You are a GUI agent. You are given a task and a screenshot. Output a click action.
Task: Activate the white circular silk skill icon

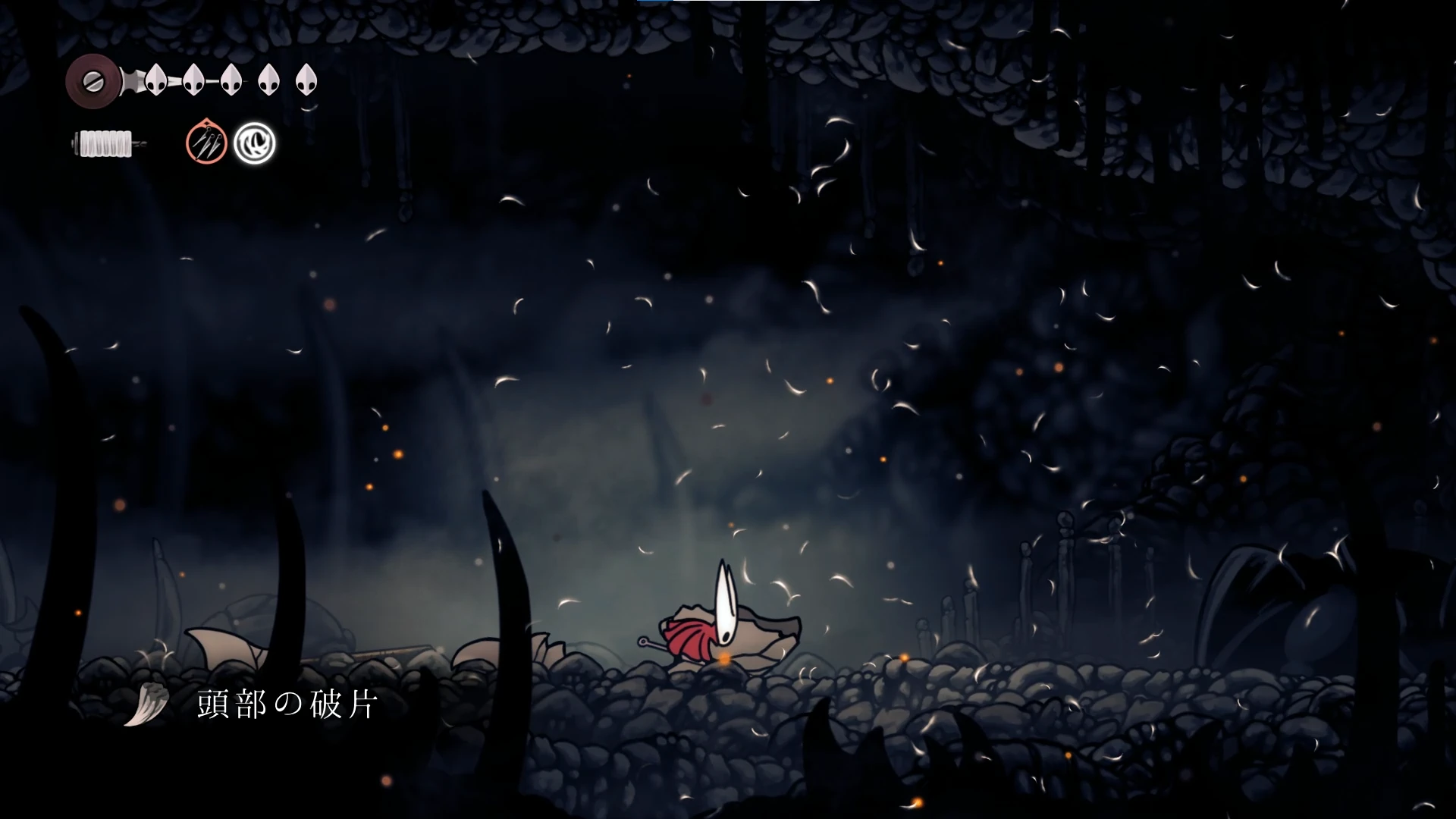pos(254,143)
